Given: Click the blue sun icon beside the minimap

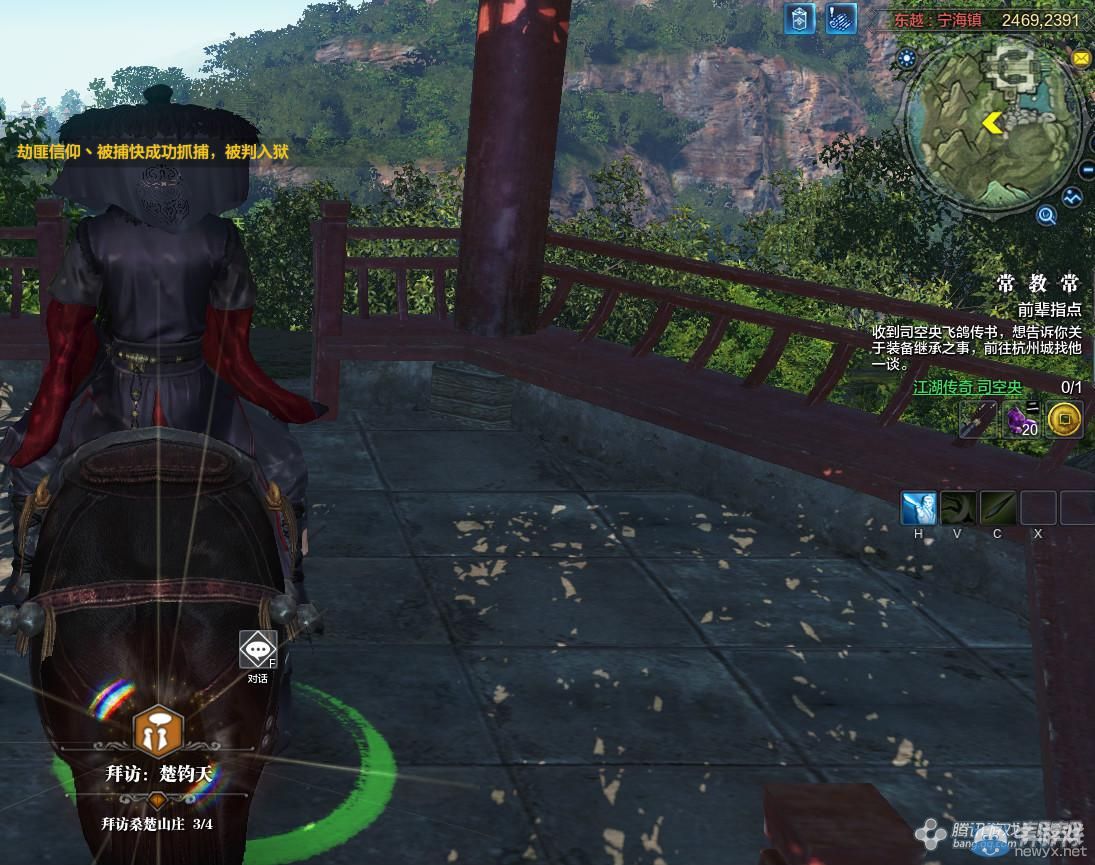Looking at the screenshot, I should tap(907, 59).
